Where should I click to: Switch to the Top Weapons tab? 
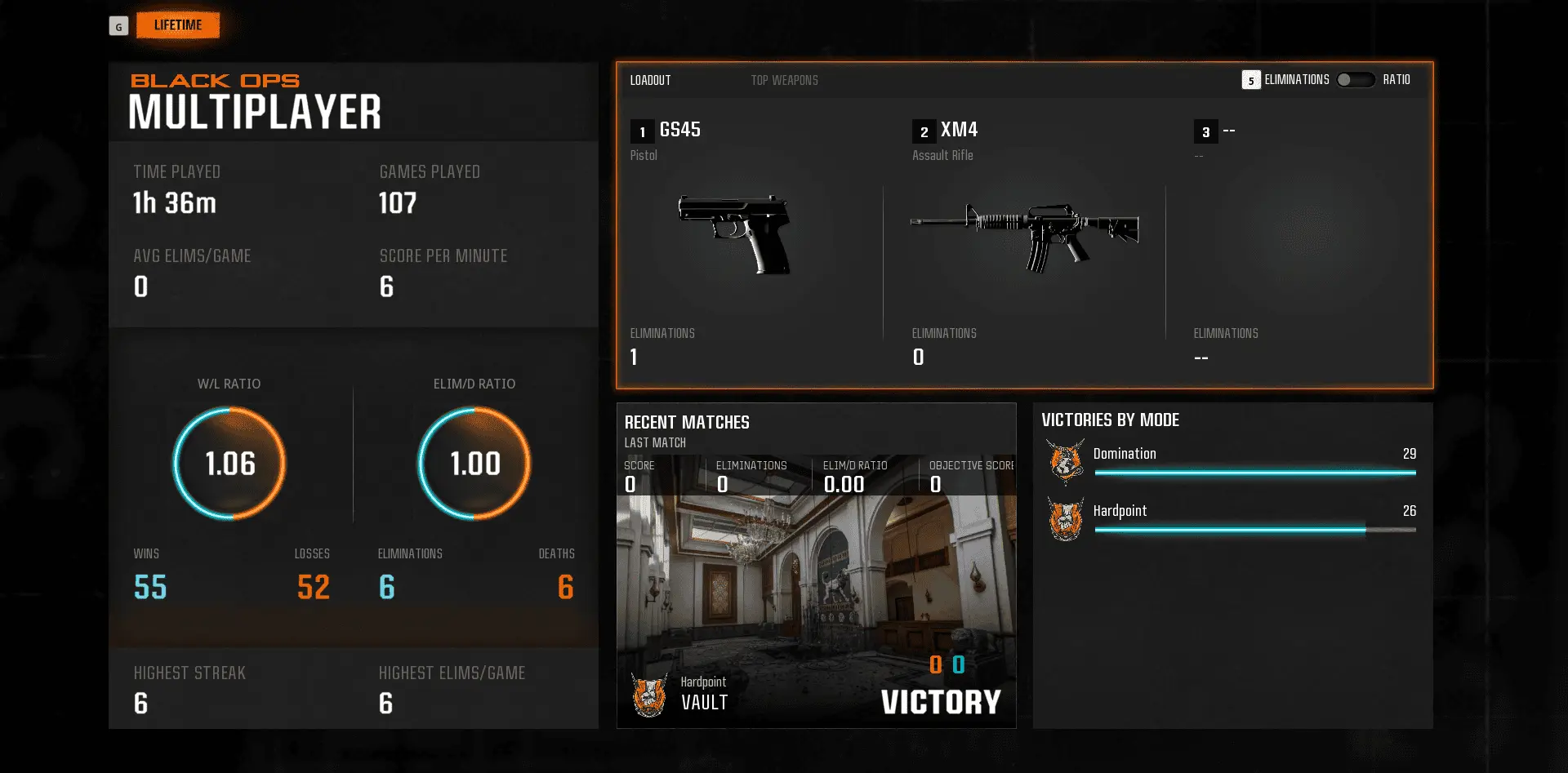784,80
